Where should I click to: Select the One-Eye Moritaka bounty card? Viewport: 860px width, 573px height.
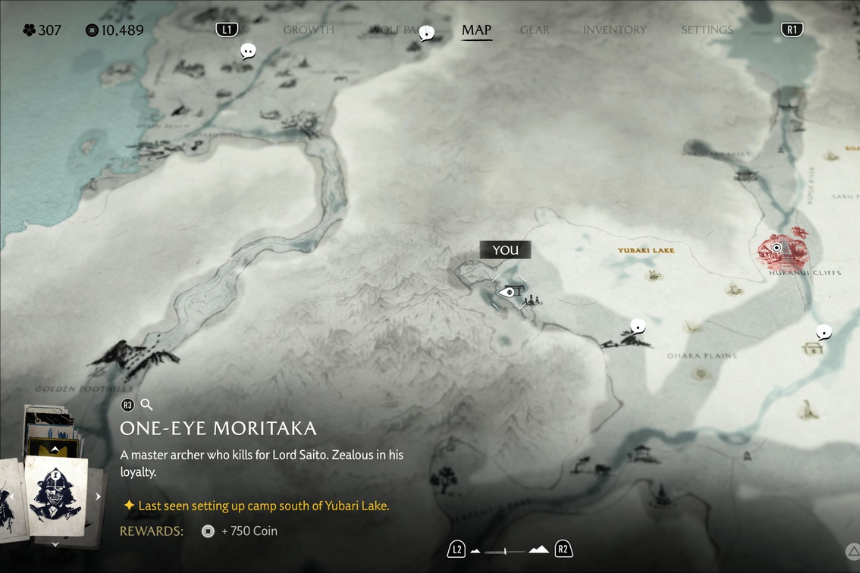tap(56, 495)
